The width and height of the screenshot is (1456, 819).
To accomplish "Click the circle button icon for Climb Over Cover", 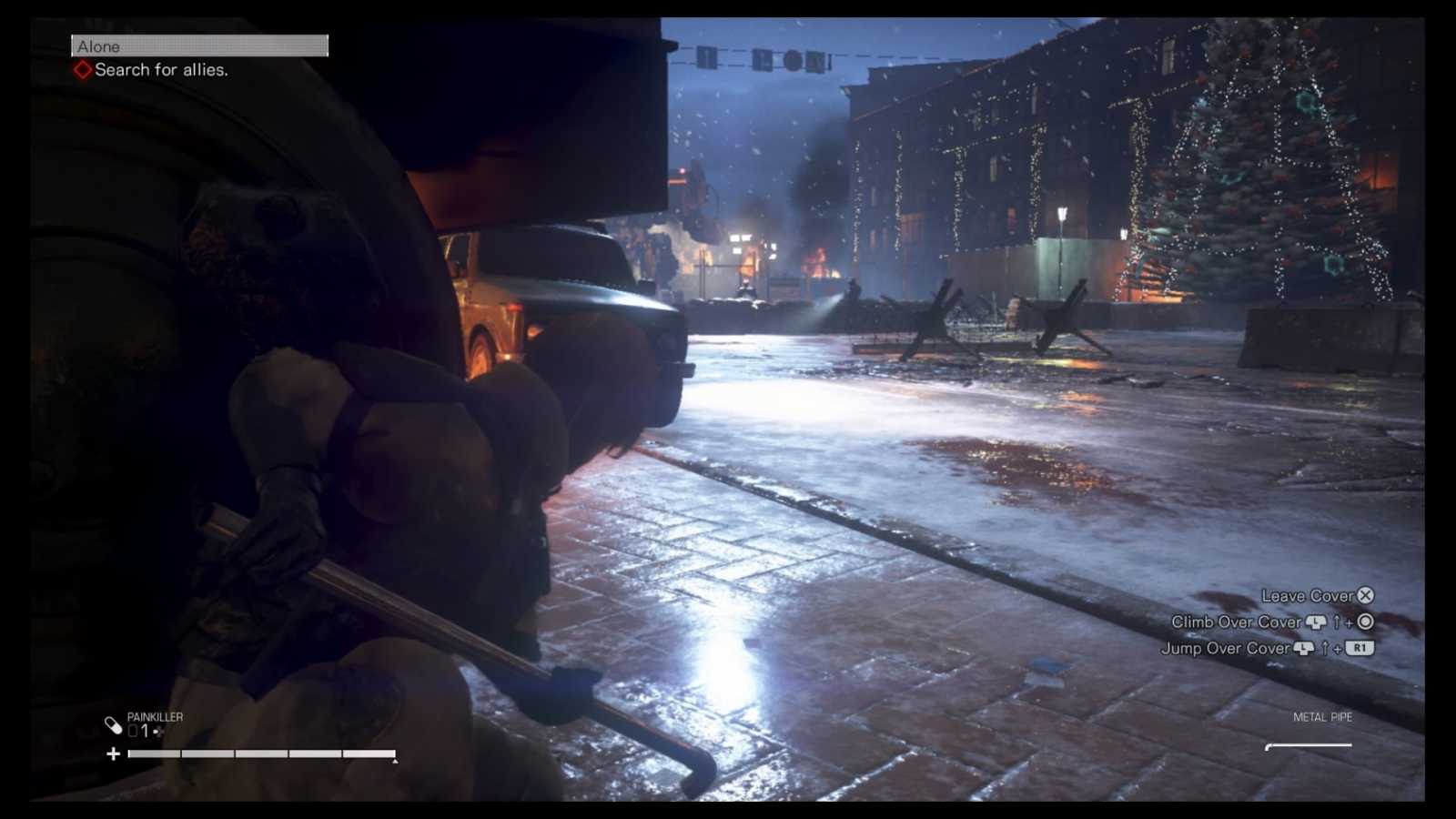I will point(1366,622).
